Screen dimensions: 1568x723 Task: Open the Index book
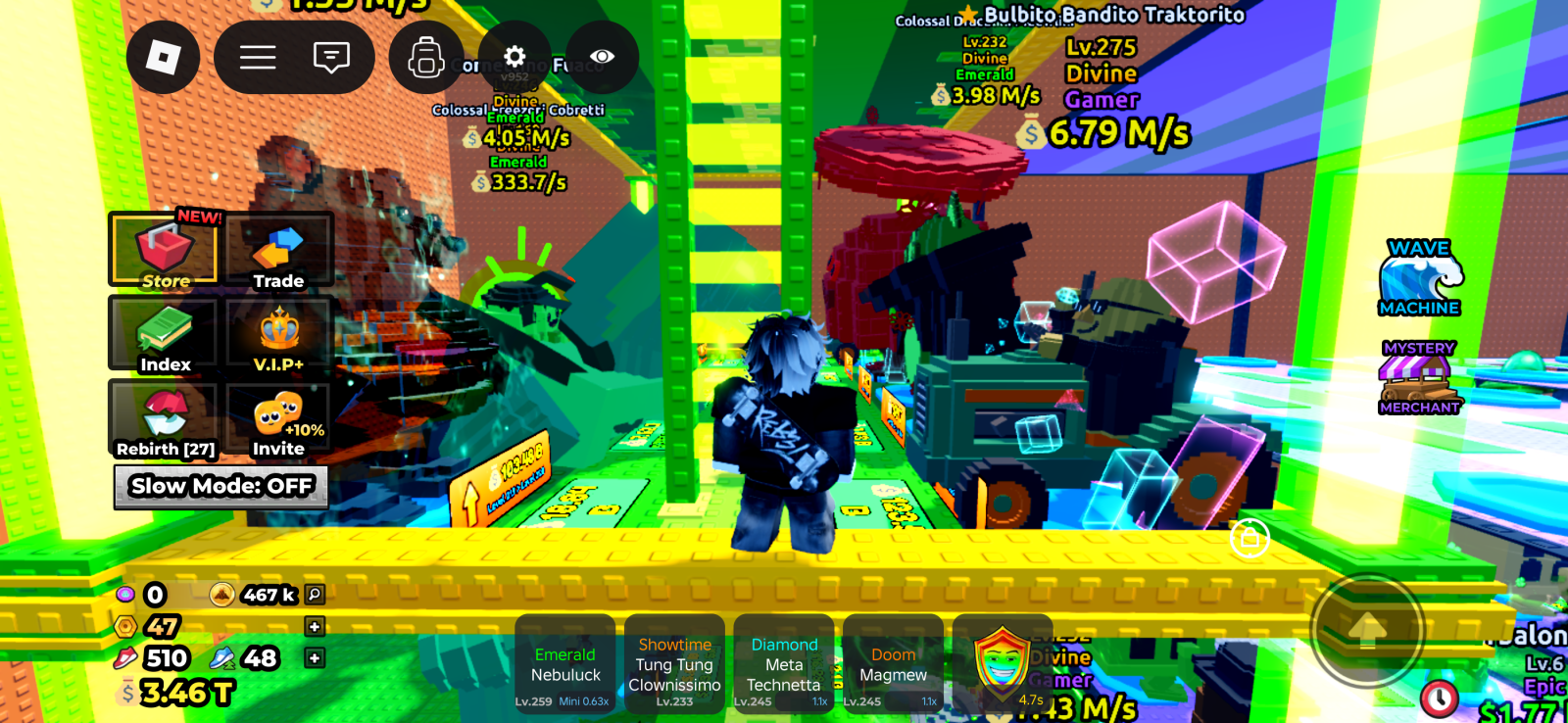[x=164, y=337]
